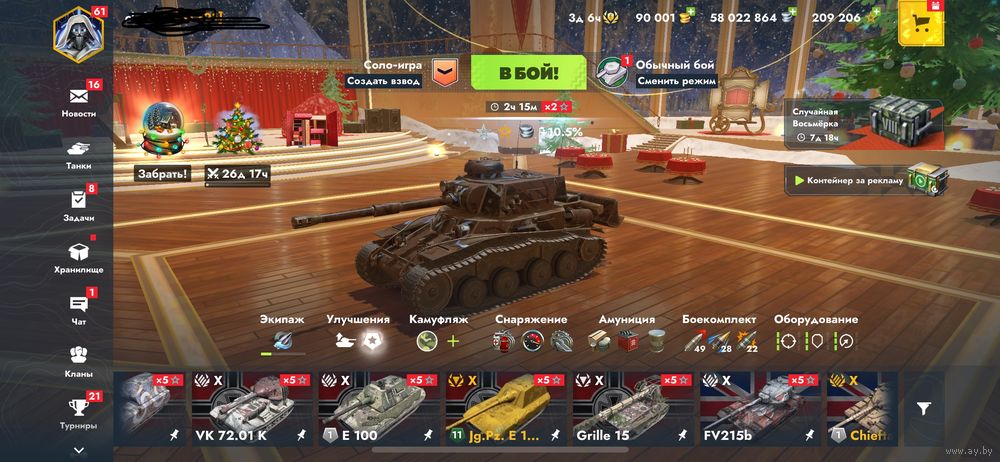Open the Чат chat panel

click(79, 308)
